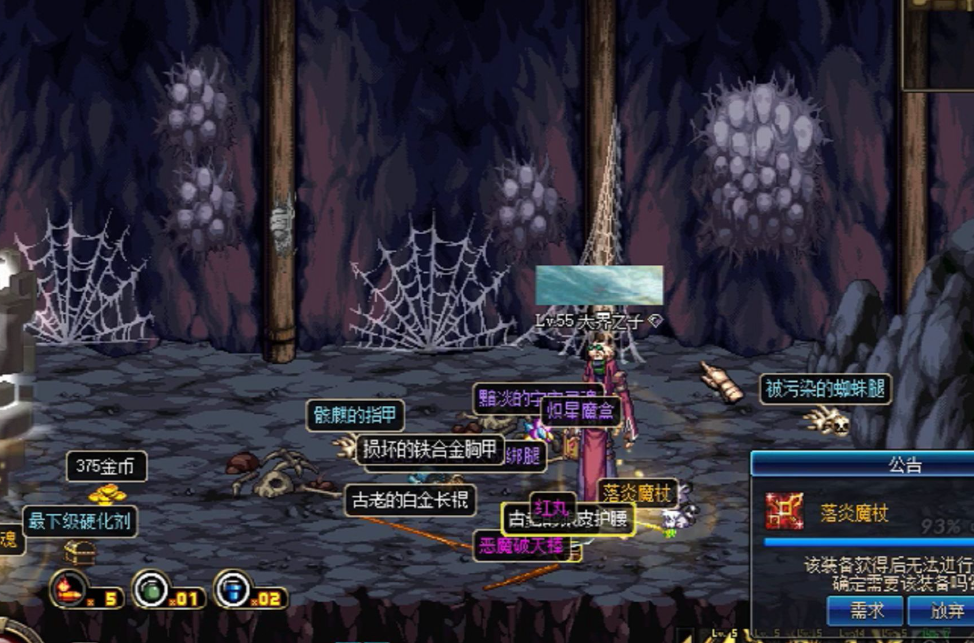
Task: Click 放弃 to pass on the item
Action: [x=943, y=610]
